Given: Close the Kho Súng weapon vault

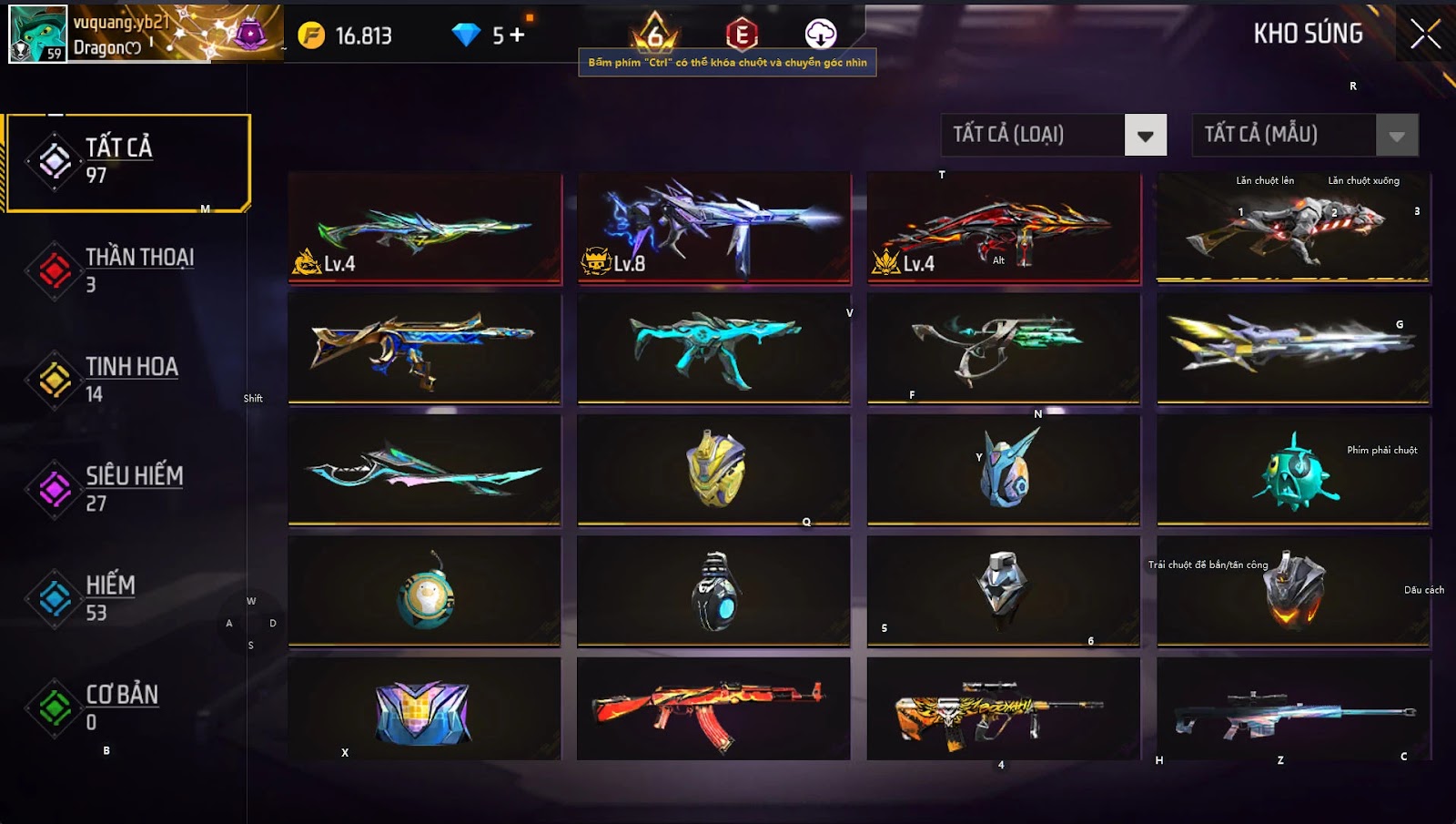Looking at the screenshot, I should coord(1425,35).
